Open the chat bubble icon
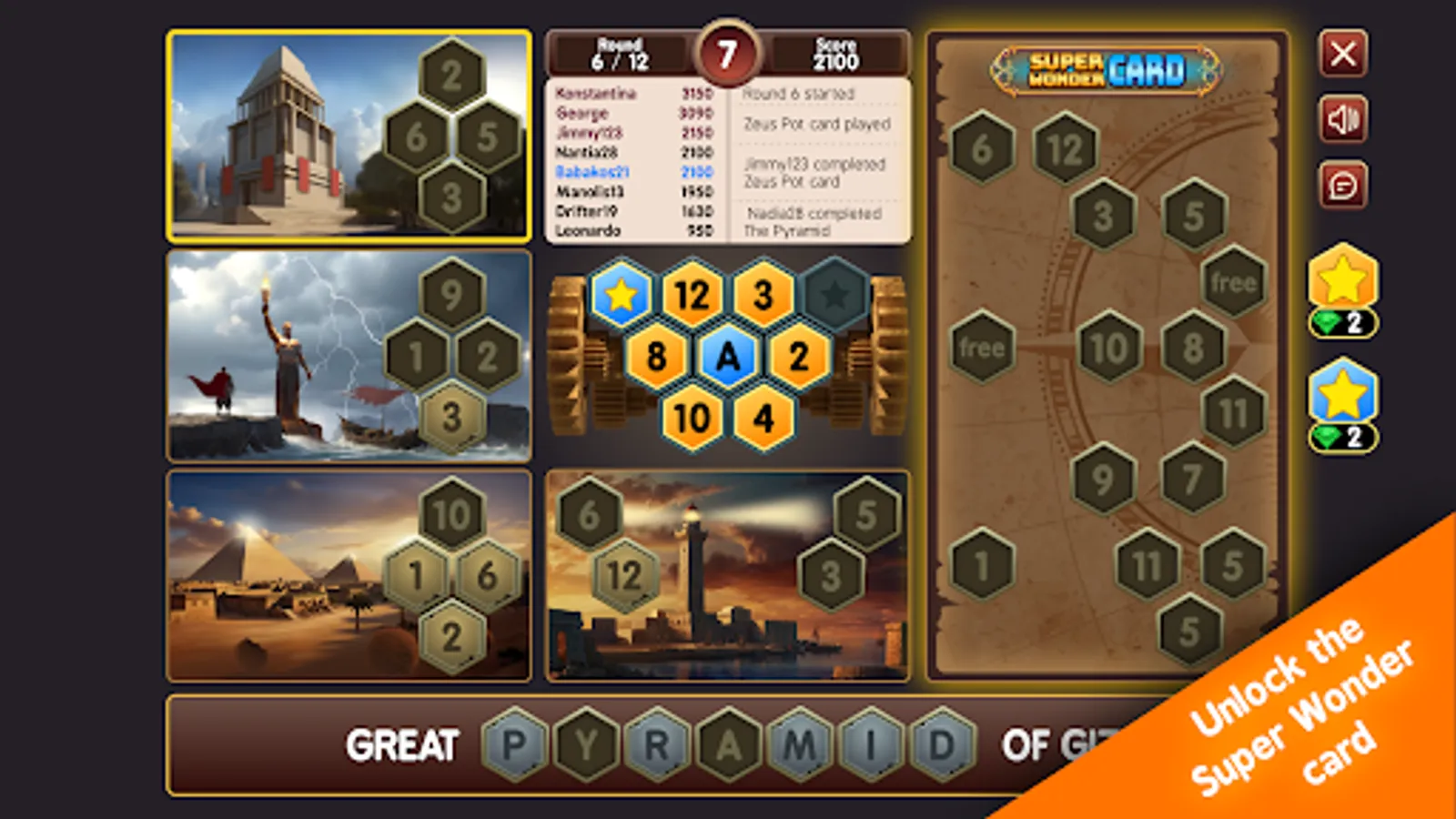 tap(1344, 187)
